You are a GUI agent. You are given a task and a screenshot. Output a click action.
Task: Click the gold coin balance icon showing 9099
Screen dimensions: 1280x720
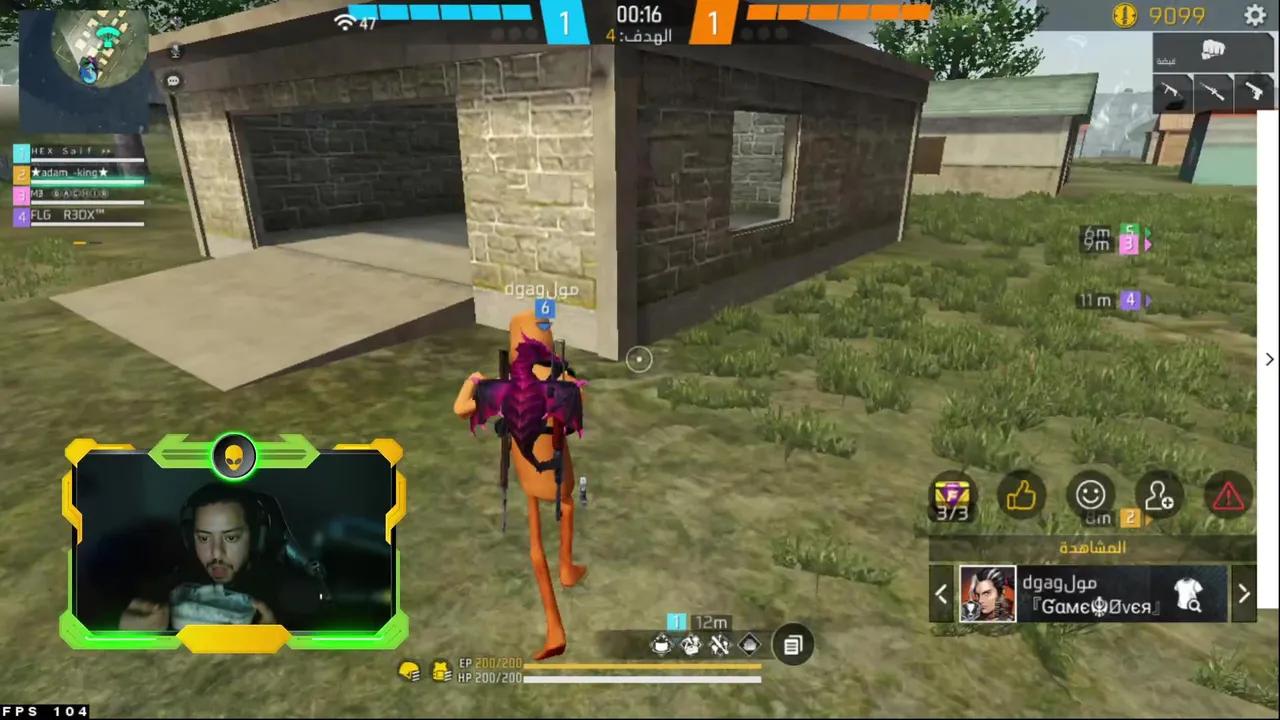point(1126,15)
